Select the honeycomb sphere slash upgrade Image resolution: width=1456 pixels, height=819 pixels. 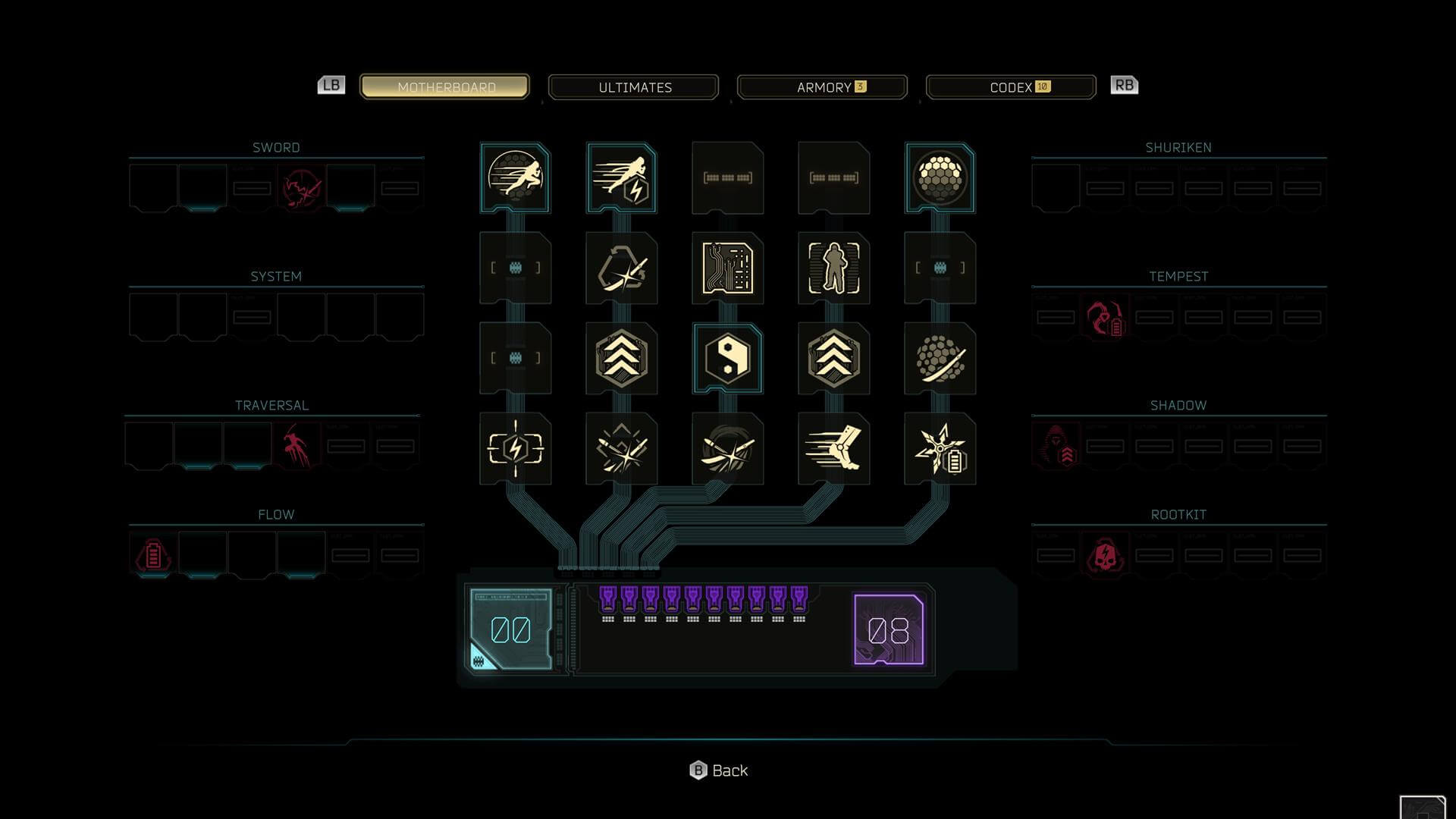coord(940,359)
